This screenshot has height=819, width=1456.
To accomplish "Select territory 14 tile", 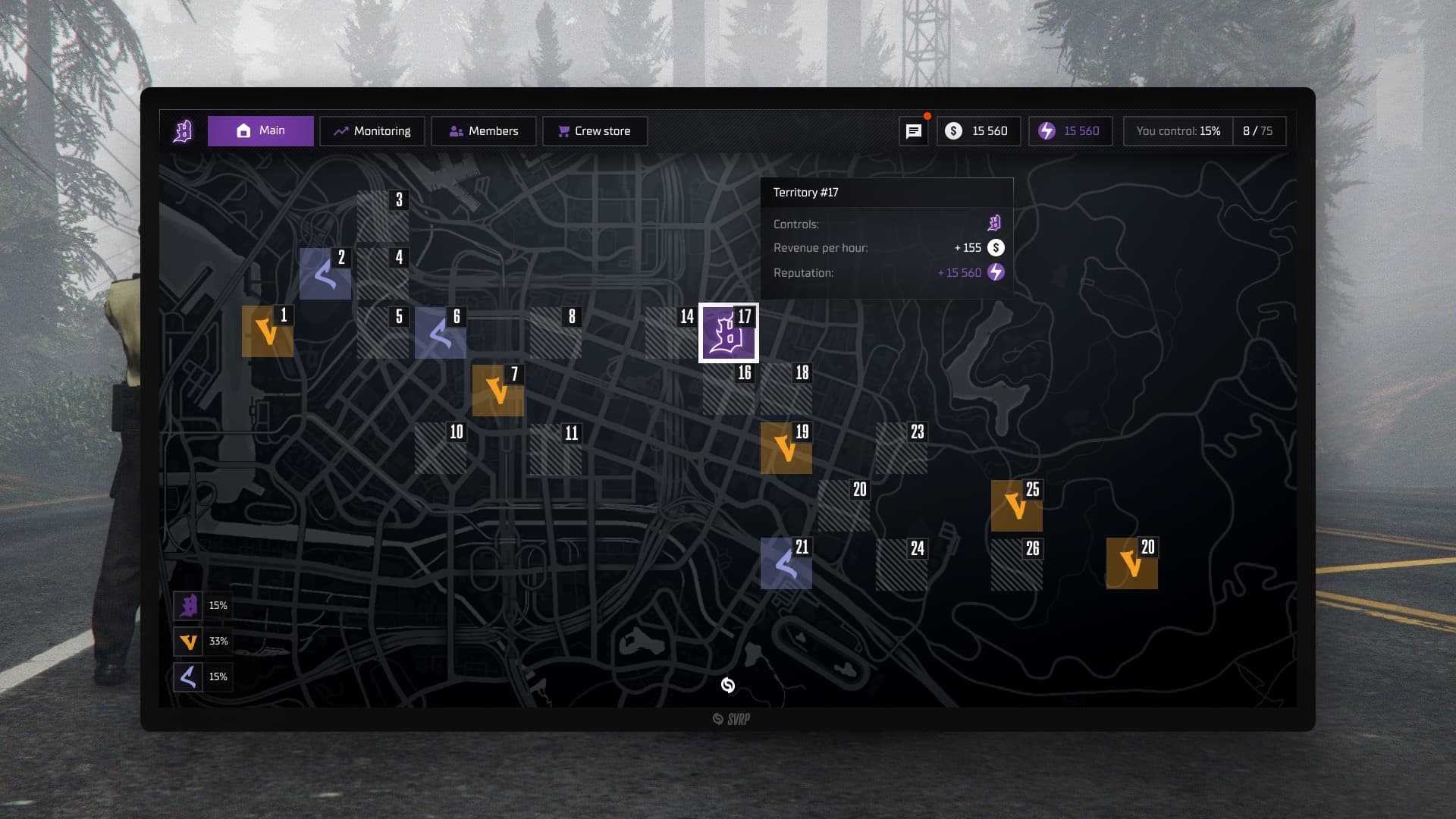I will 670,333.
